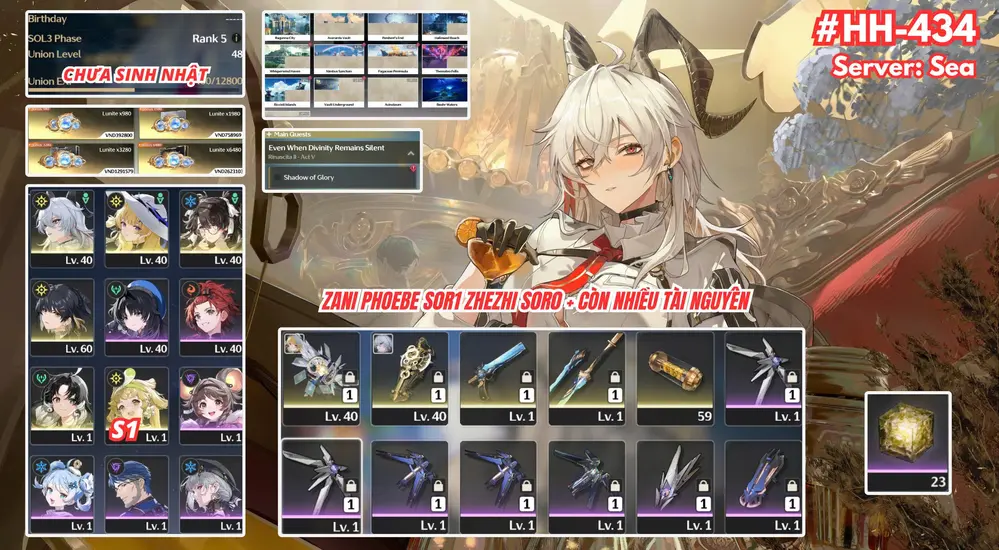Choose the golden gauntlet Lv. 40 weapon
Viewport: 999px width, 550px height.
[409, 372]
